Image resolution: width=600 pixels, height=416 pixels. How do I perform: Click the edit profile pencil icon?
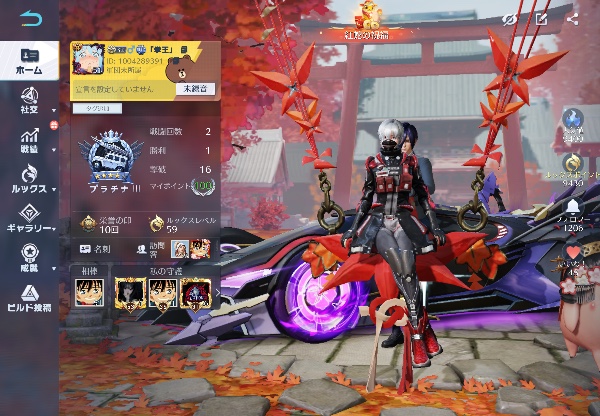pos(541,18)
